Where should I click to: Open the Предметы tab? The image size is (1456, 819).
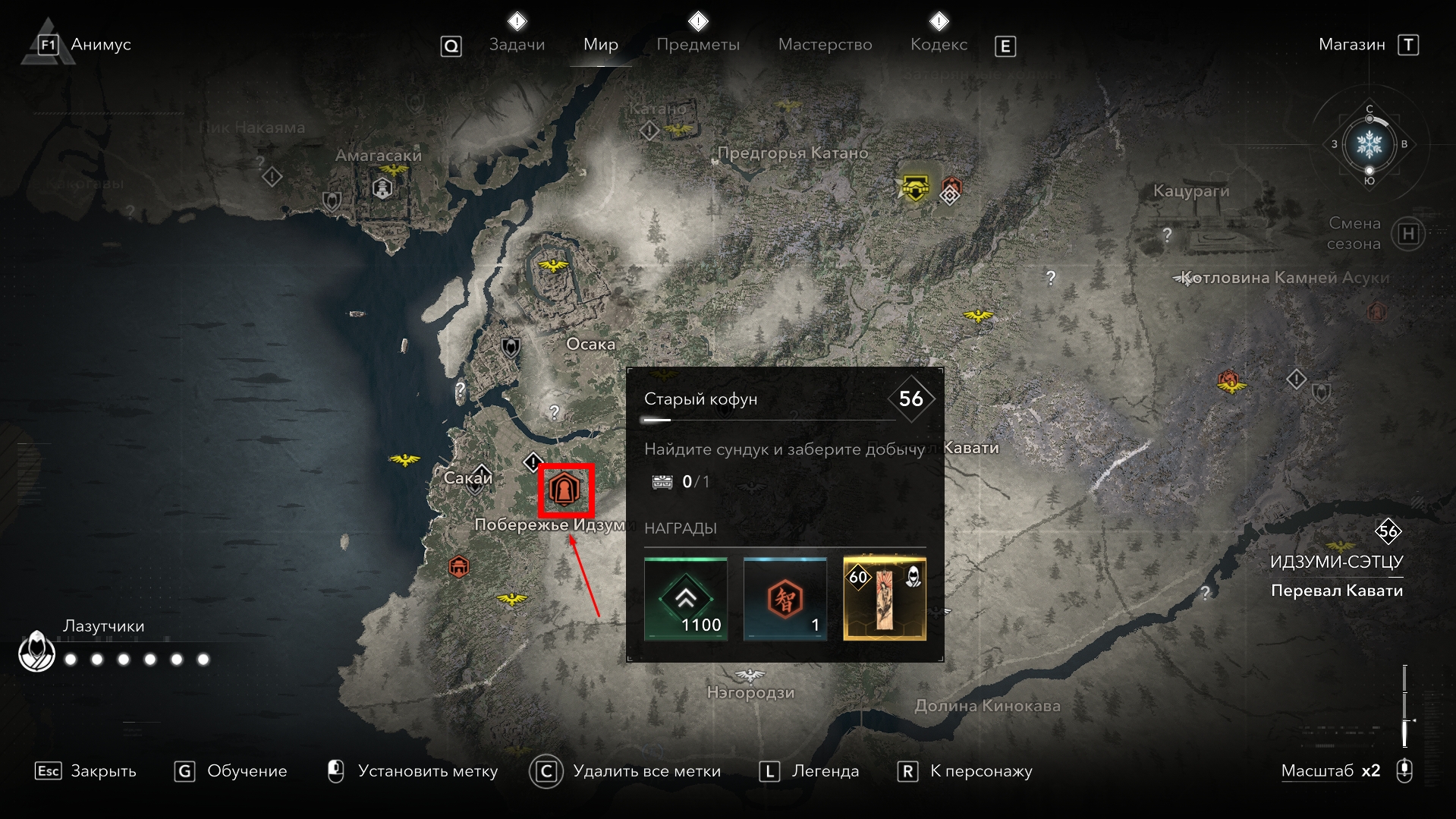coord(697,45)
